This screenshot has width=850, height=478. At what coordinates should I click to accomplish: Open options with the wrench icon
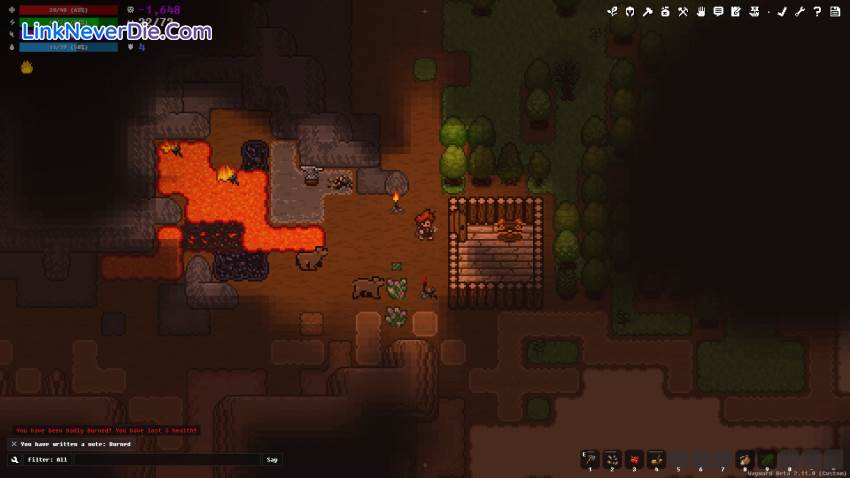click(x=800, y=12)
